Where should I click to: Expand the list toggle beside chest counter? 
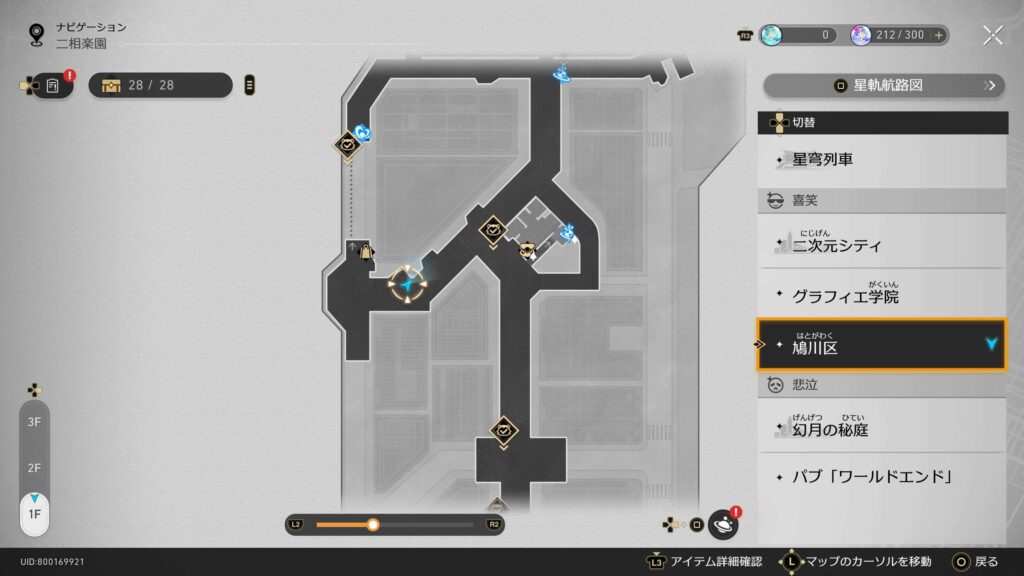[x=249, y=85]
